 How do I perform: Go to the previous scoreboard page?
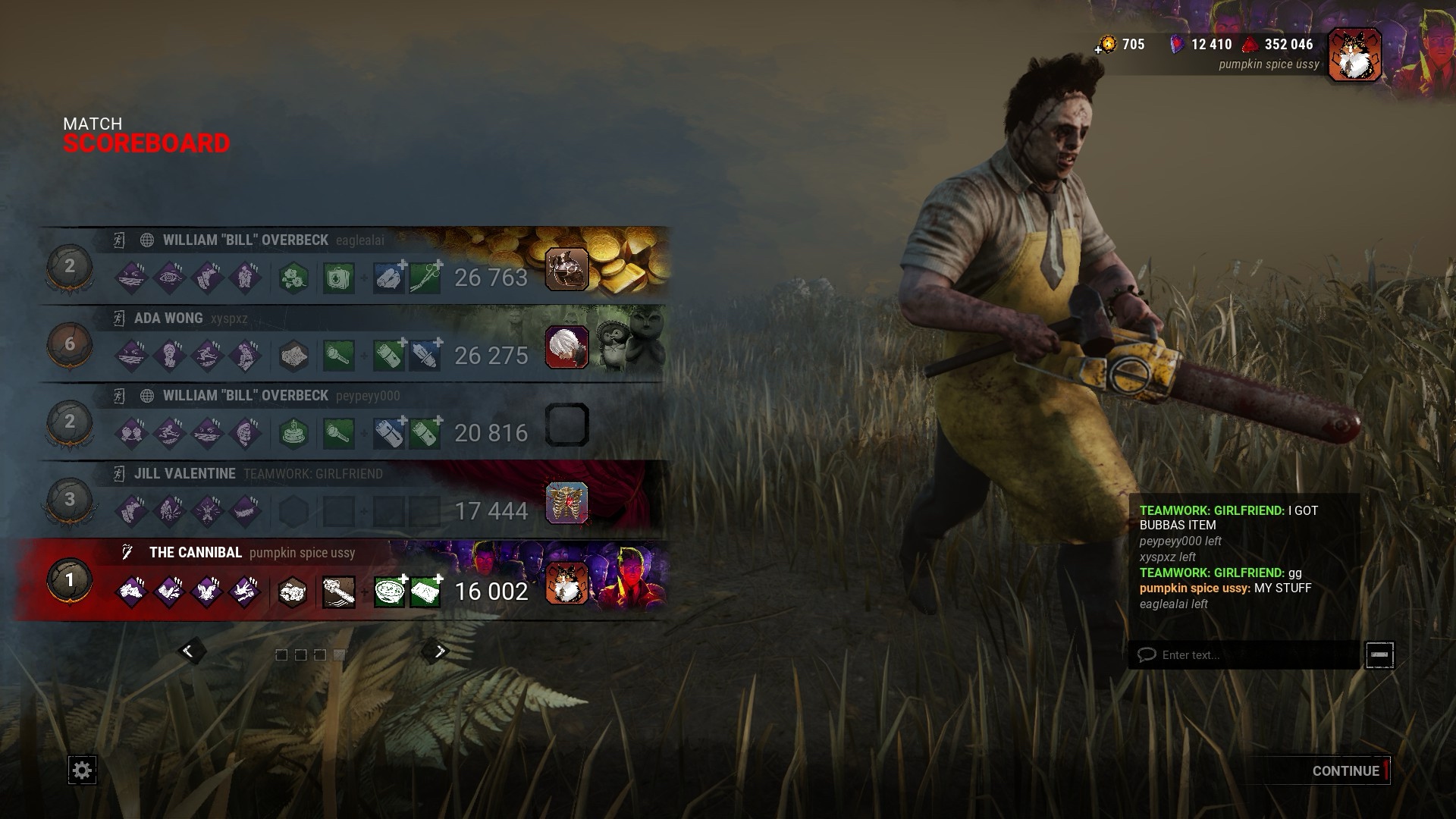[x=189, y=651]
